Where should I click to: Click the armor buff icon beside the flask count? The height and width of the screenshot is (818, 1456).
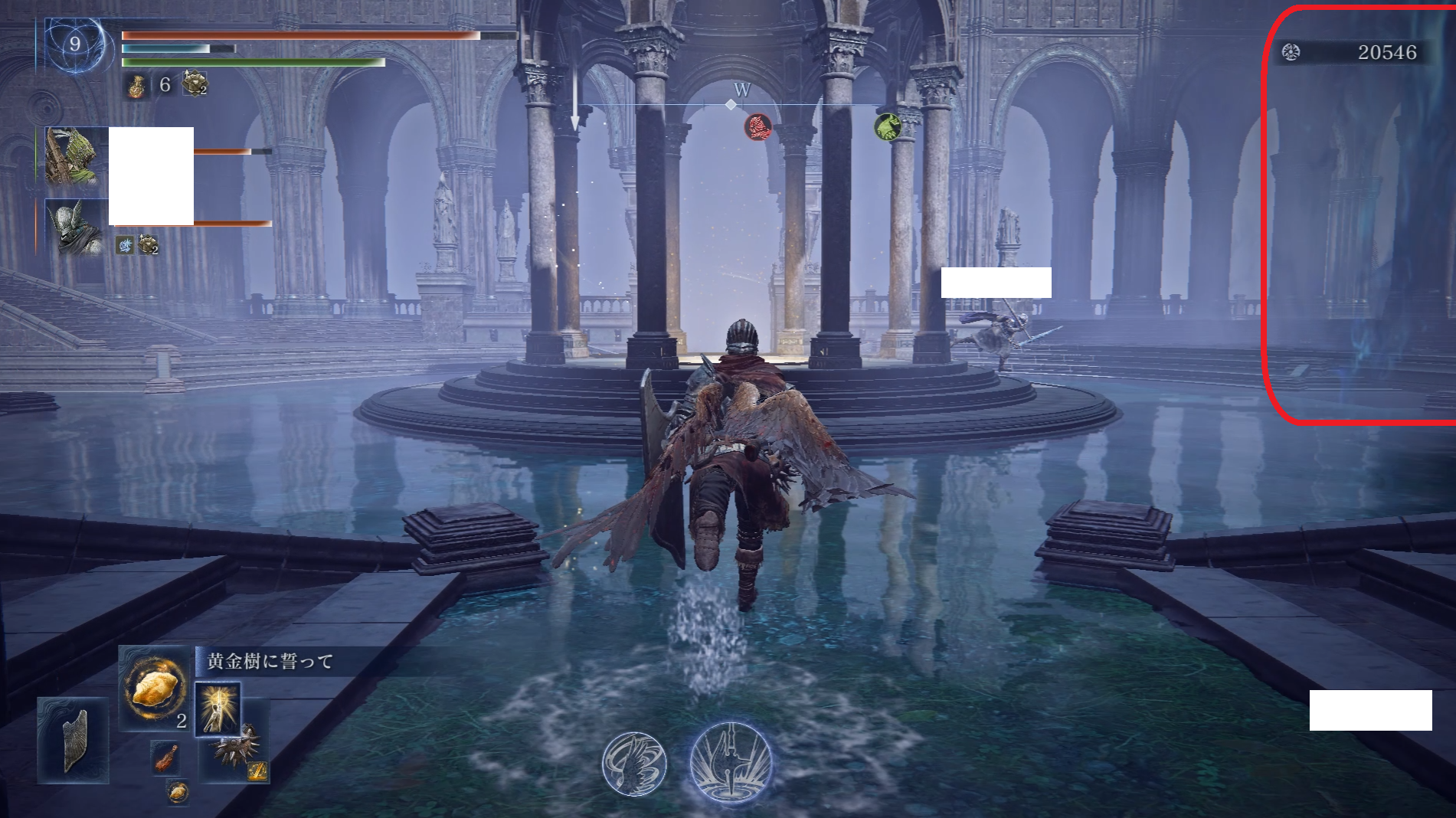[195, 83]
